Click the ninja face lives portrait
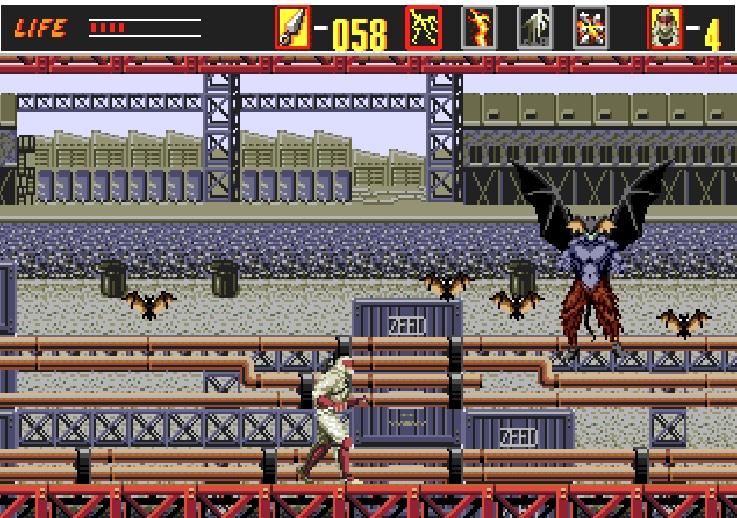Image resolution: width=737 pixels, height=518 pixels. click(664, 28)
